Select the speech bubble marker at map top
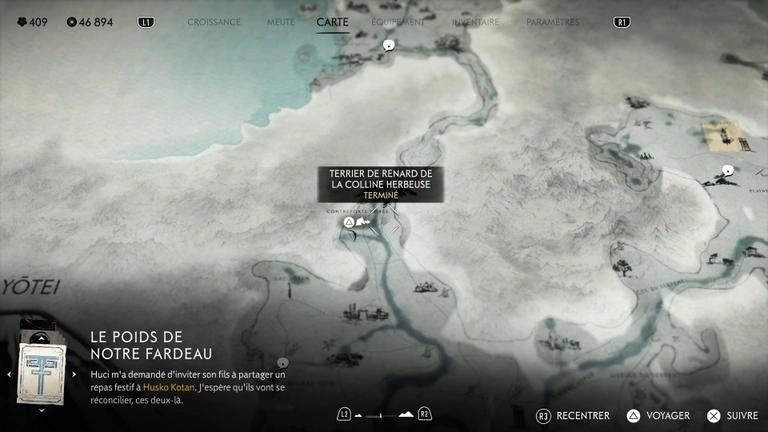 coord(388,44)
